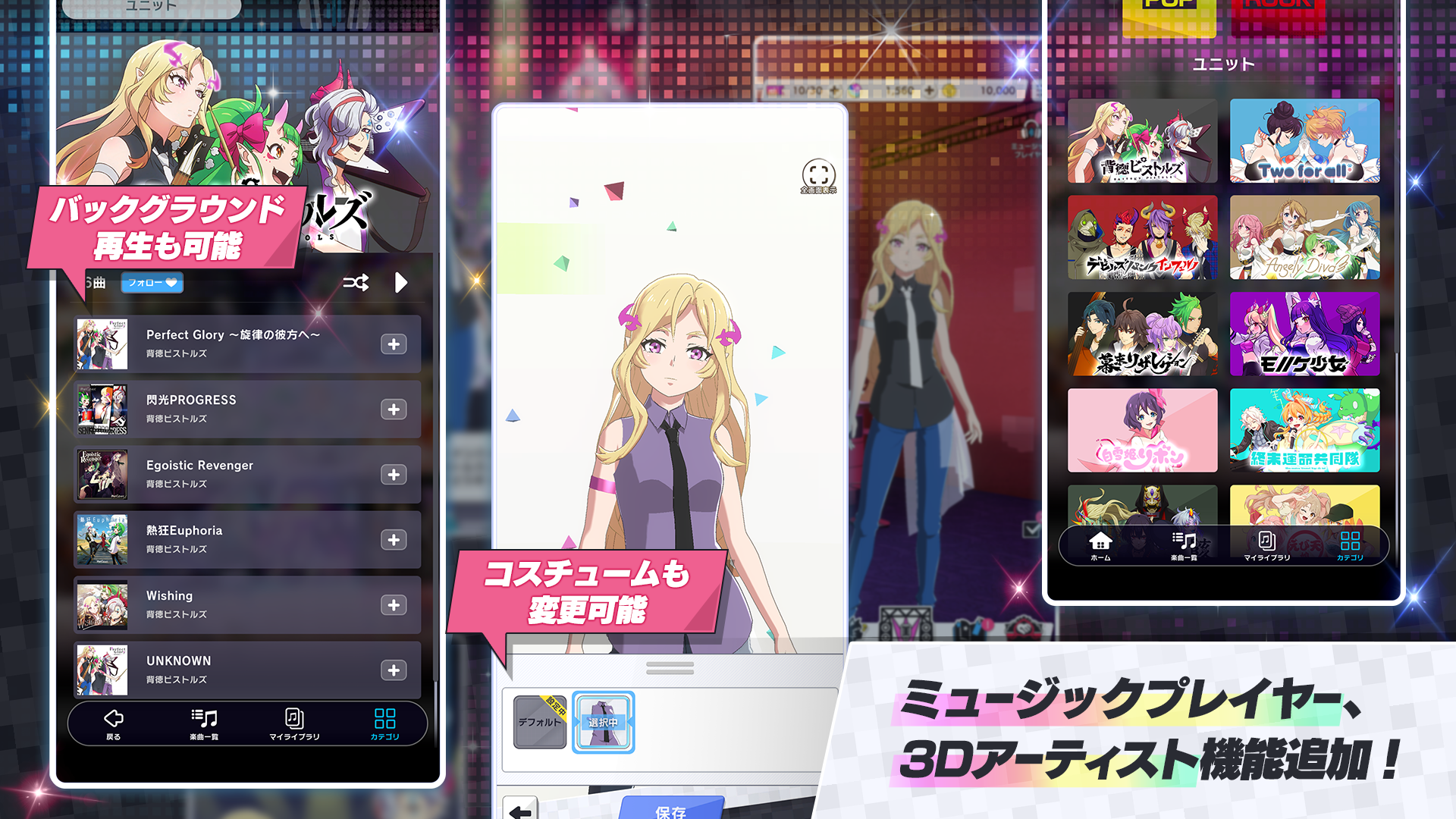
Task: Open the 背徳ピストルズ unit thumbnail
Action: click(1142, 141)
